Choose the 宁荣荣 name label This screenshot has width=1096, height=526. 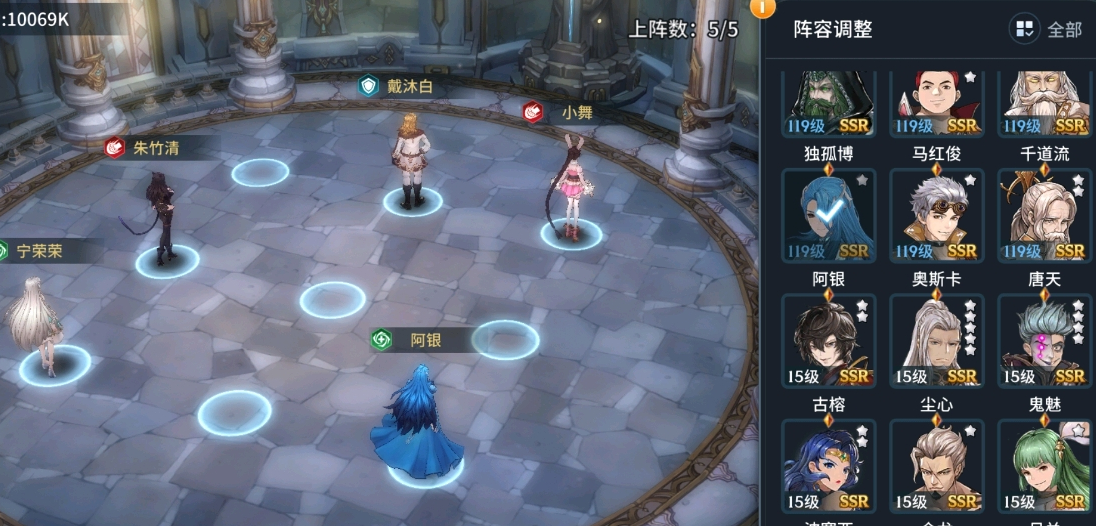pyautogui.click(x=38, y=251)
